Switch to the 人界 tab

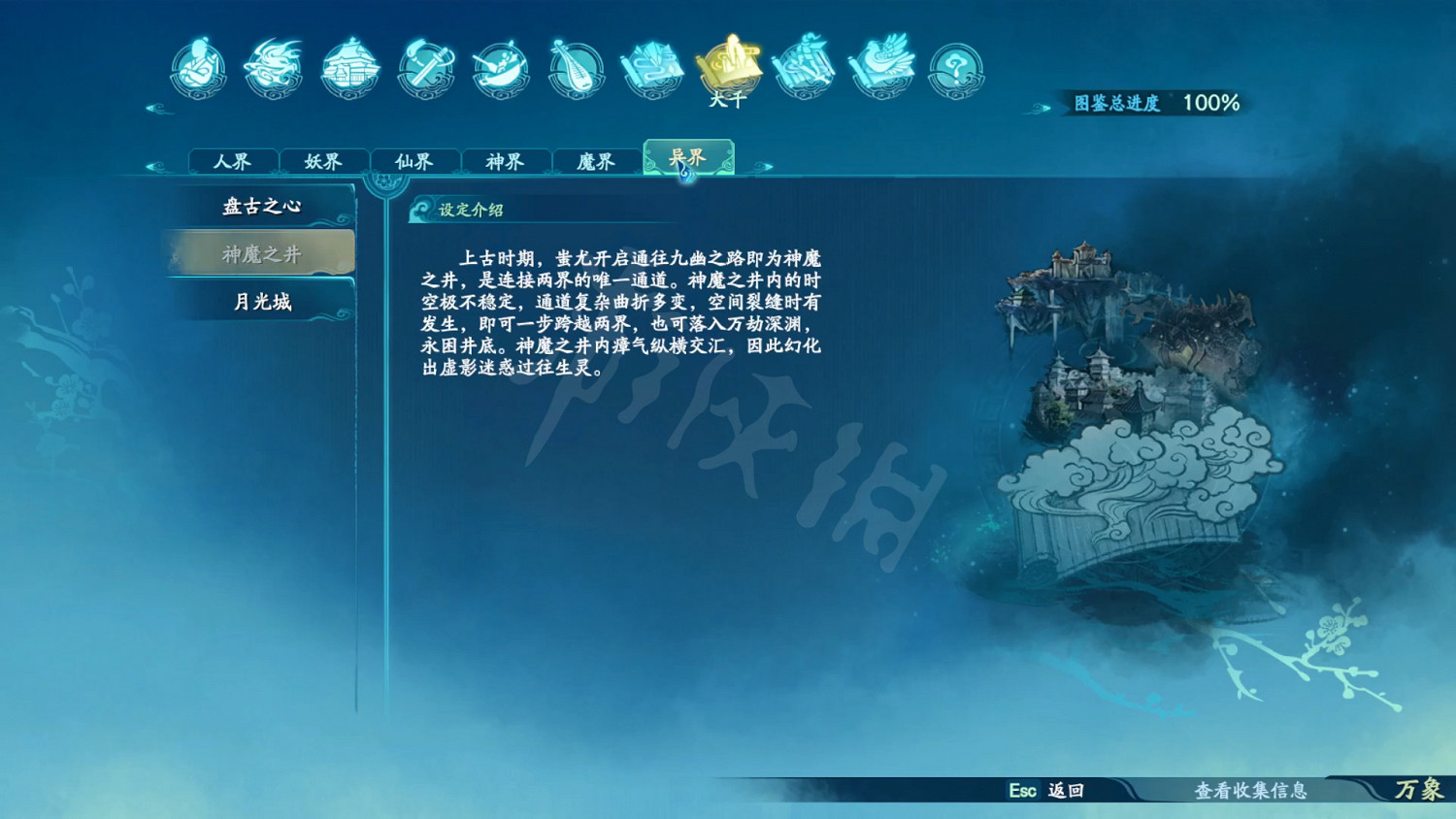(x=233, y=160)
